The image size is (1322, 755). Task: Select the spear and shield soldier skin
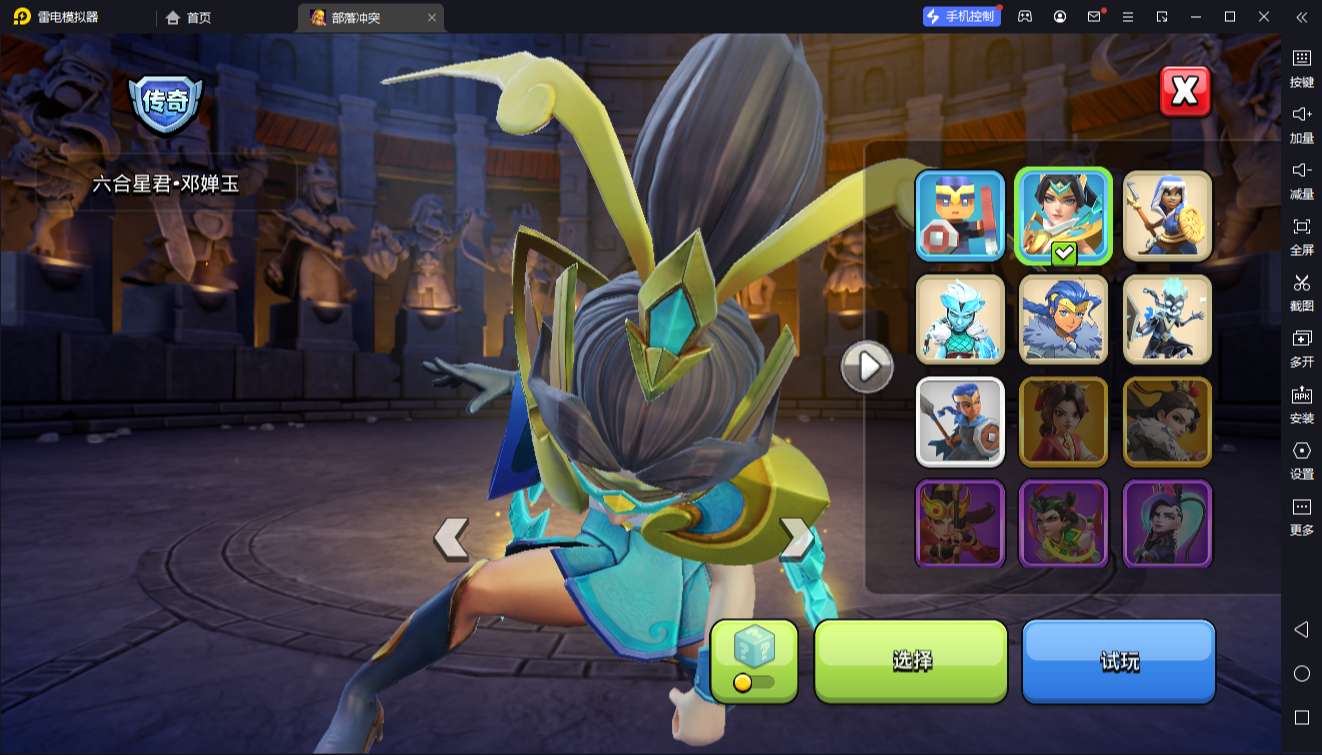960,422
